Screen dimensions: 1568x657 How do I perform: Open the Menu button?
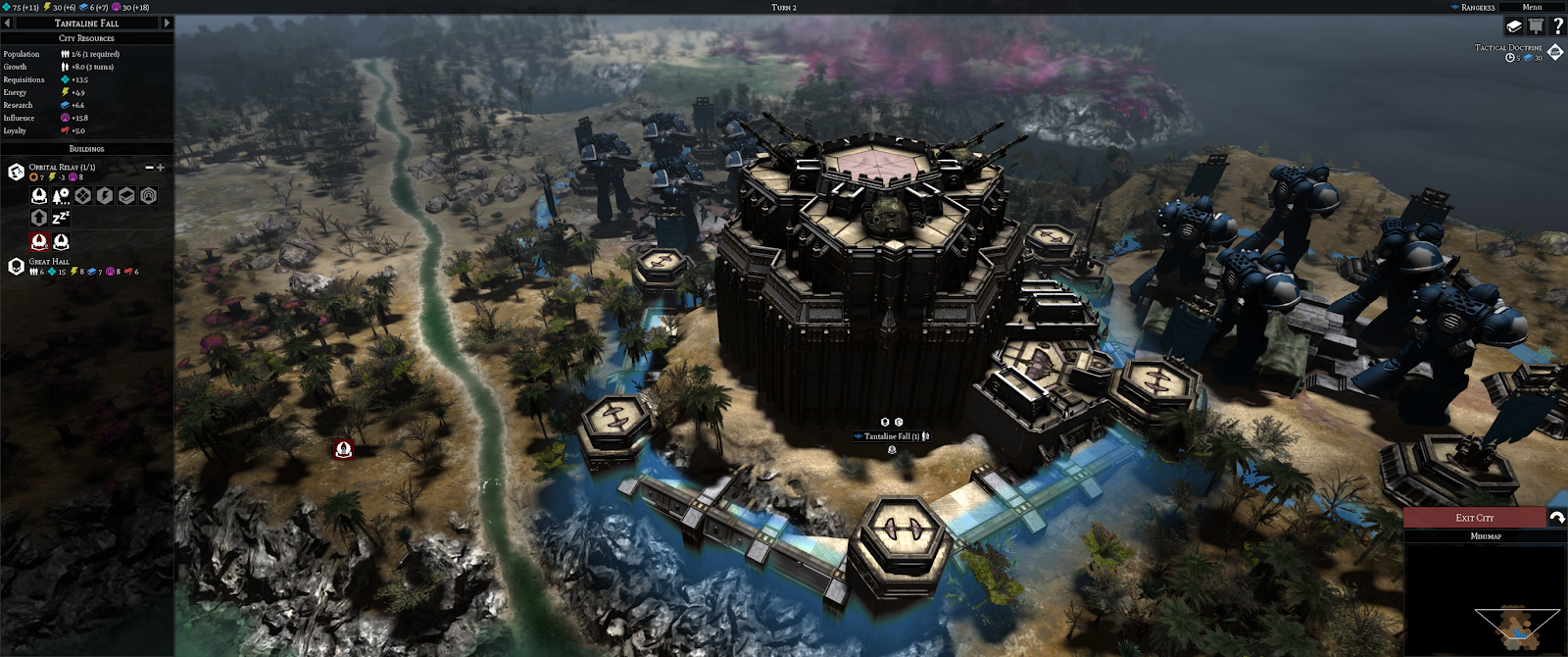tap(1532, 7)
